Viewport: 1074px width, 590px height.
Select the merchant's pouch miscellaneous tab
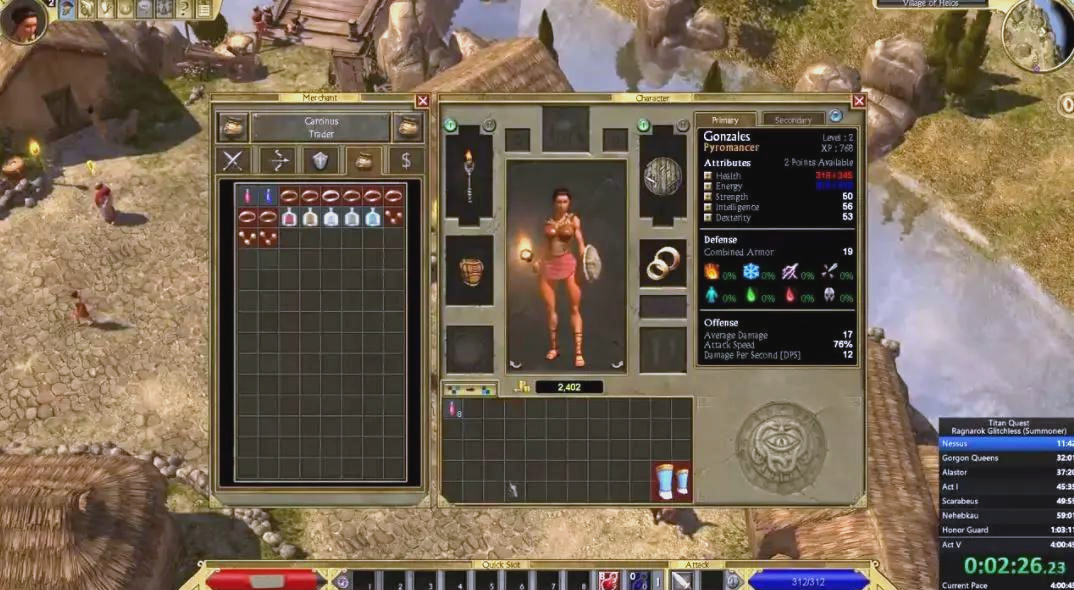[363, 160]
